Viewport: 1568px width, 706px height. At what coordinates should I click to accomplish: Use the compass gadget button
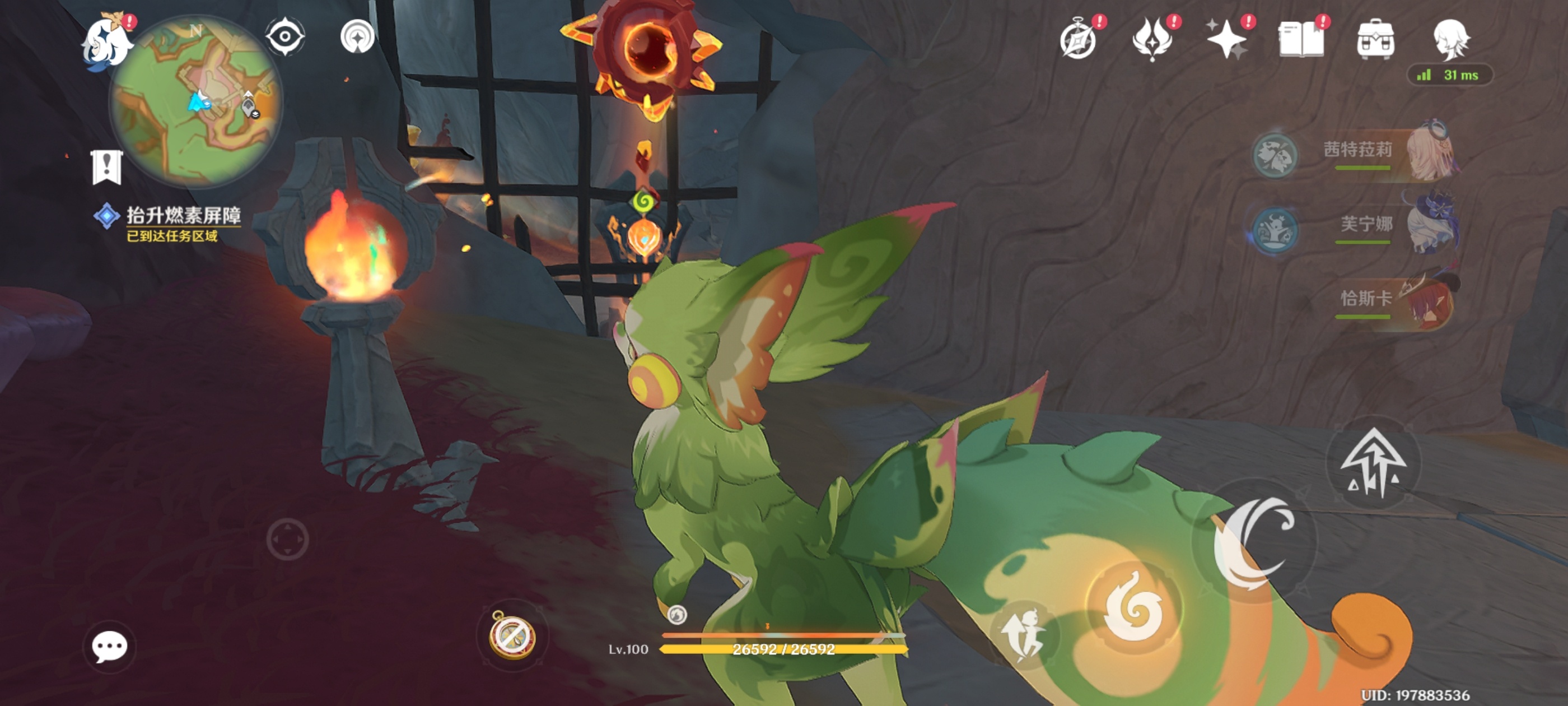click(x=512, y=635)
